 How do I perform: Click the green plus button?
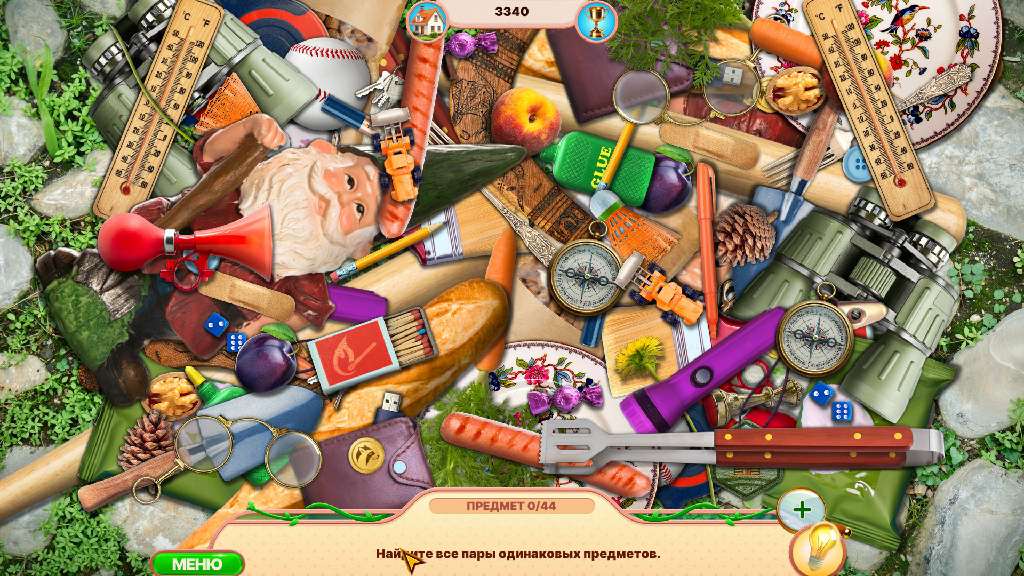tap(801, 510)
